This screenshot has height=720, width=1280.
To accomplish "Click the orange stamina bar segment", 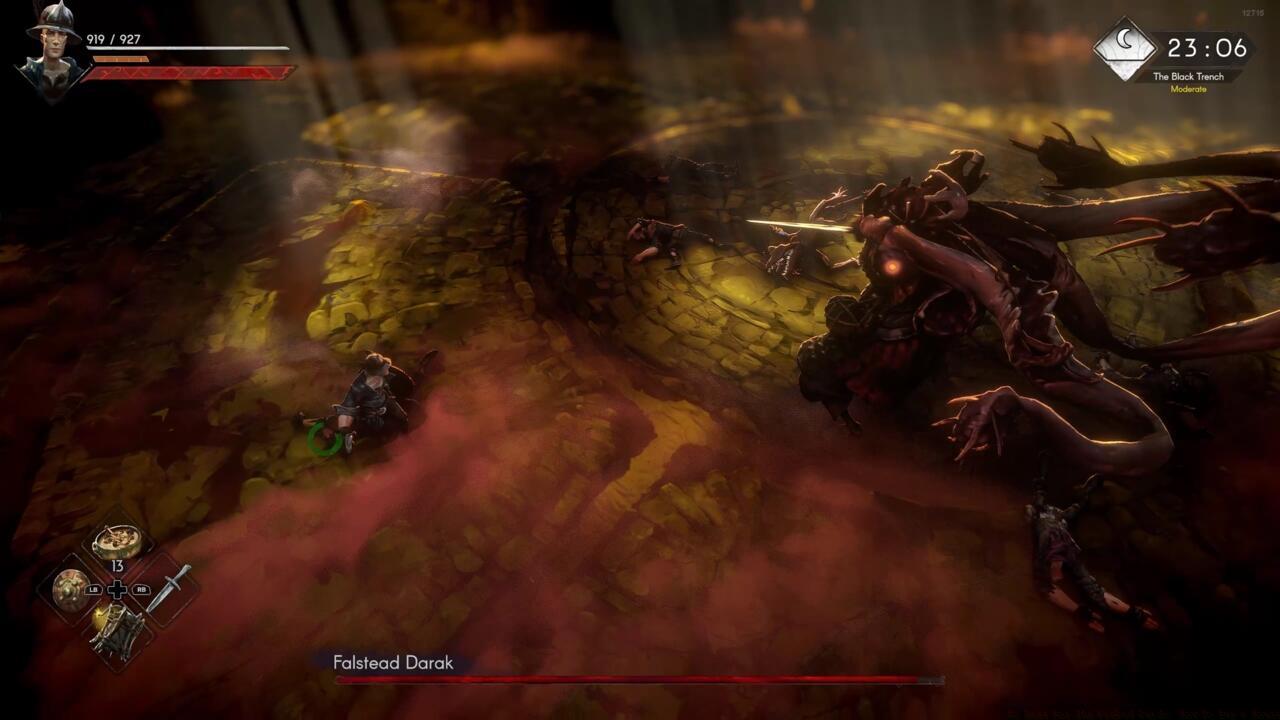I will tap(120, 60).
